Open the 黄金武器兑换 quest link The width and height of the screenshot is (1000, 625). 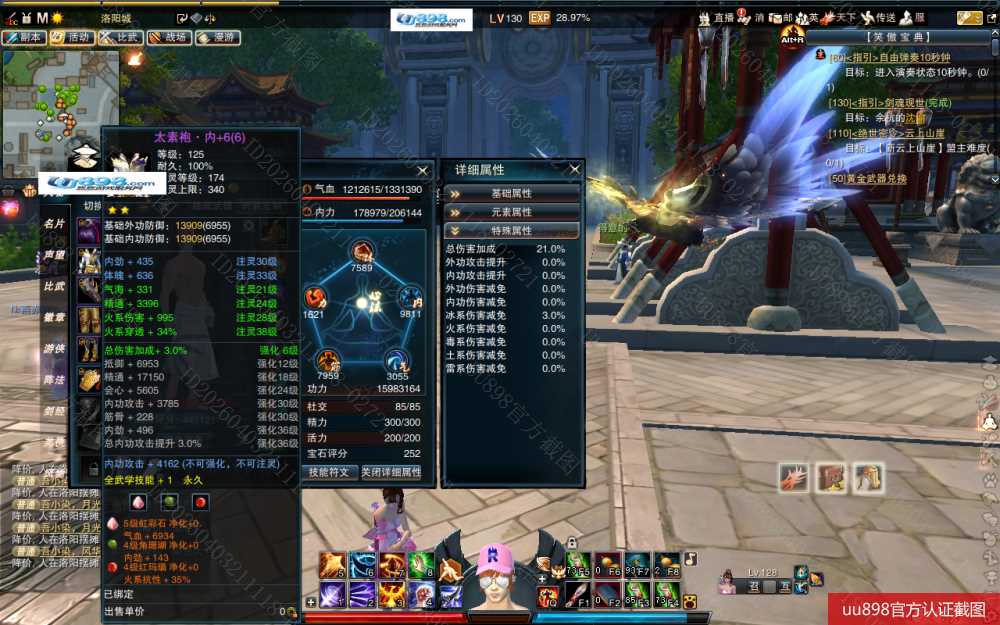[x=868, y=178]
